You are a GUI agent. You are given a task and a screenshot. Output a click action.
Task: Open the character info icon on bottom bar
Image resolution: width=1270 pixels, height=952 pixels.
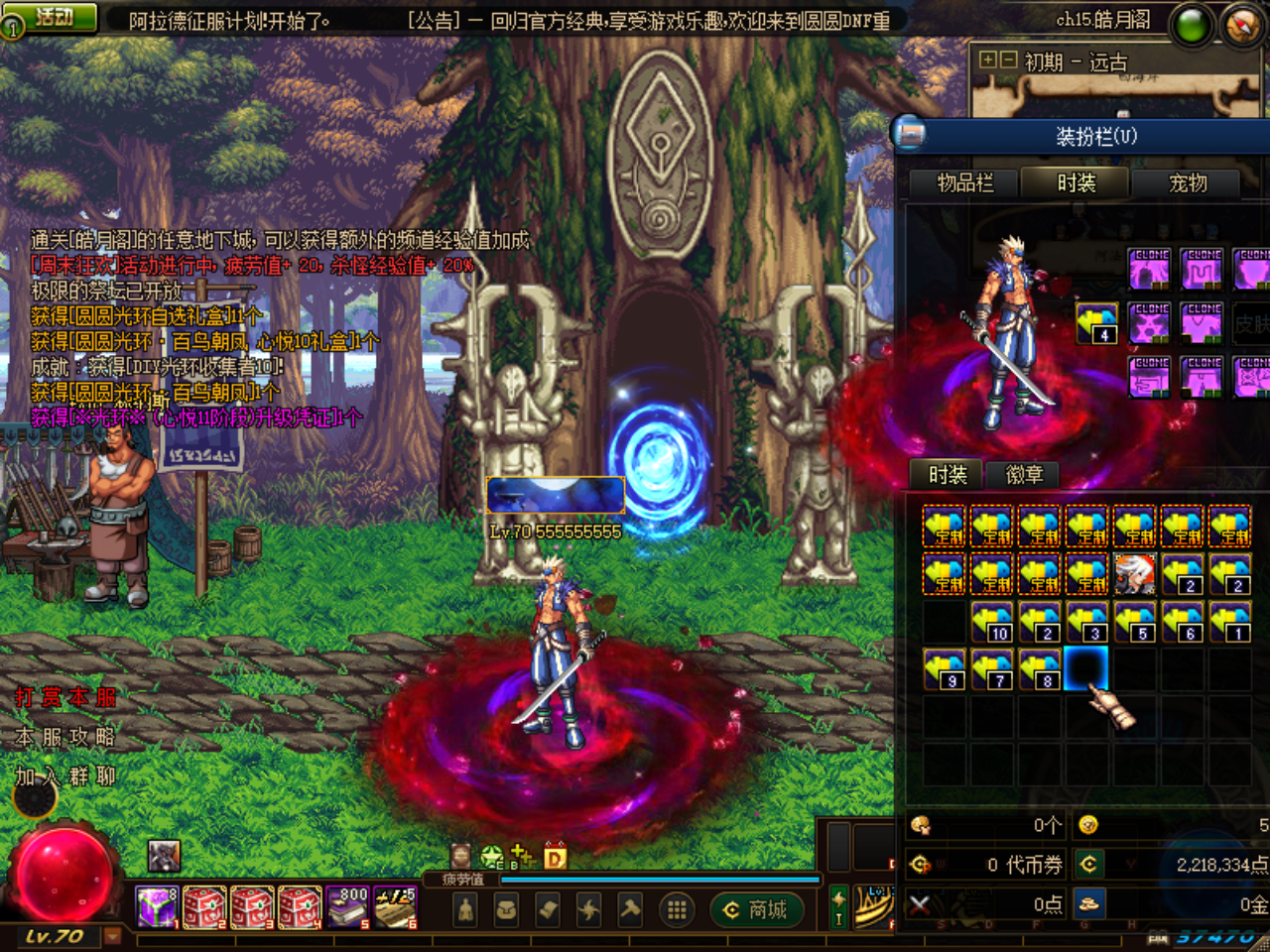(465, 909)
